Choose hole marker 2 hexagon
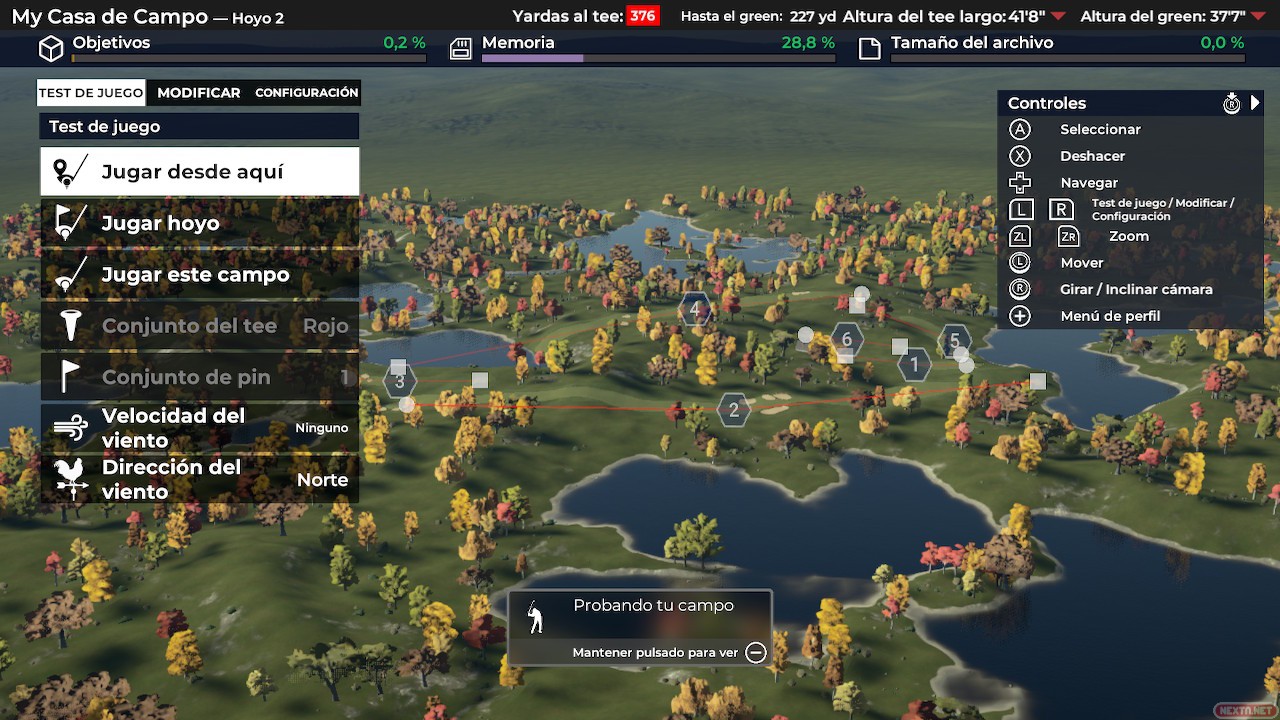Image resolution: width=1280 pixels, height=720 pixels. click(734, 409)
